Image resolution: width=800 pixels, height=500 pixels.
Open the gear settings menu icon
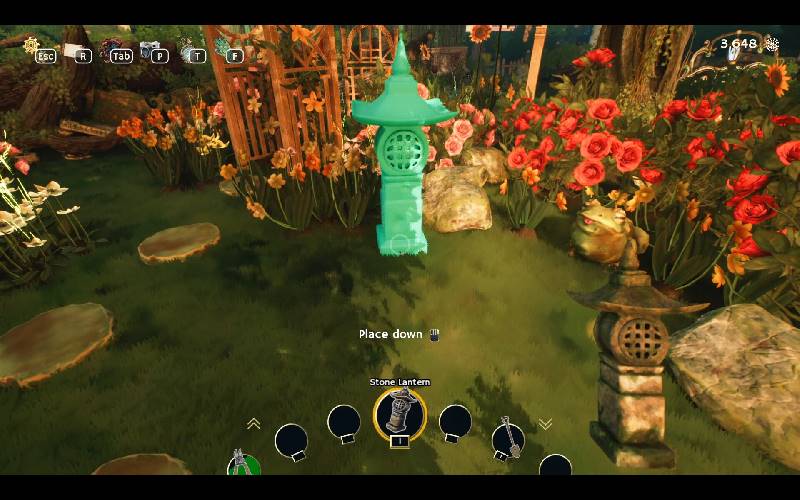coord(31,45)
